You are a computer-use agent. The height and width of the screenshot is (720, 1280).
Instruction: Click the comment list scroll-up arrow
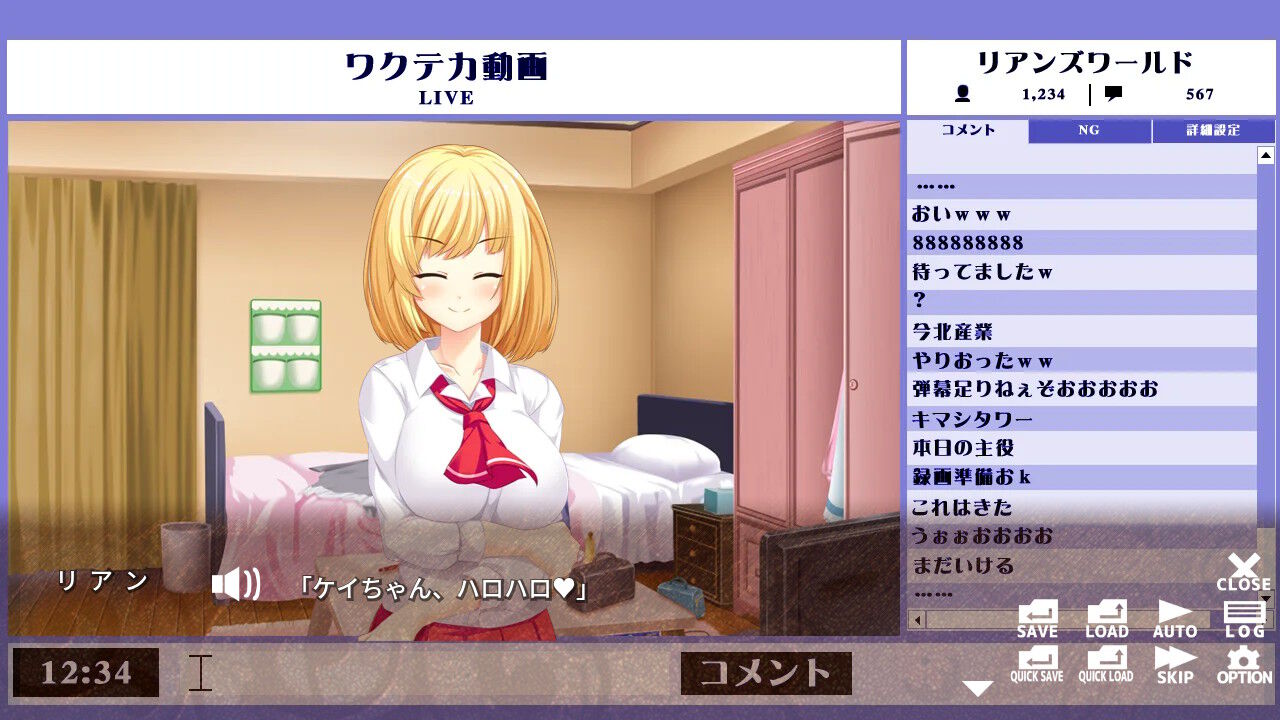point(1268,155)
